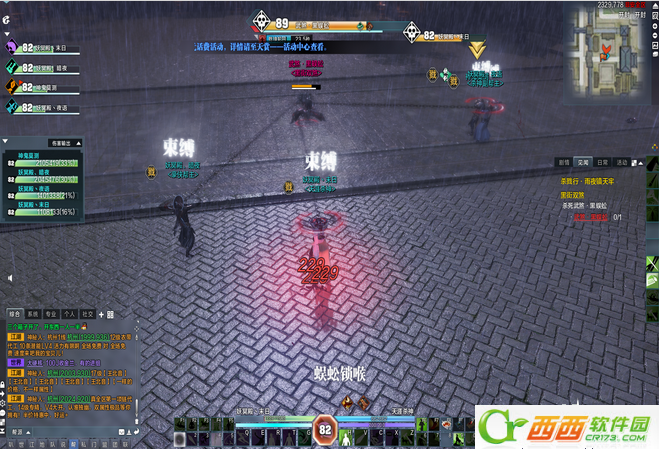Switch to the 社交 chat tab

[x=87, y=313]
